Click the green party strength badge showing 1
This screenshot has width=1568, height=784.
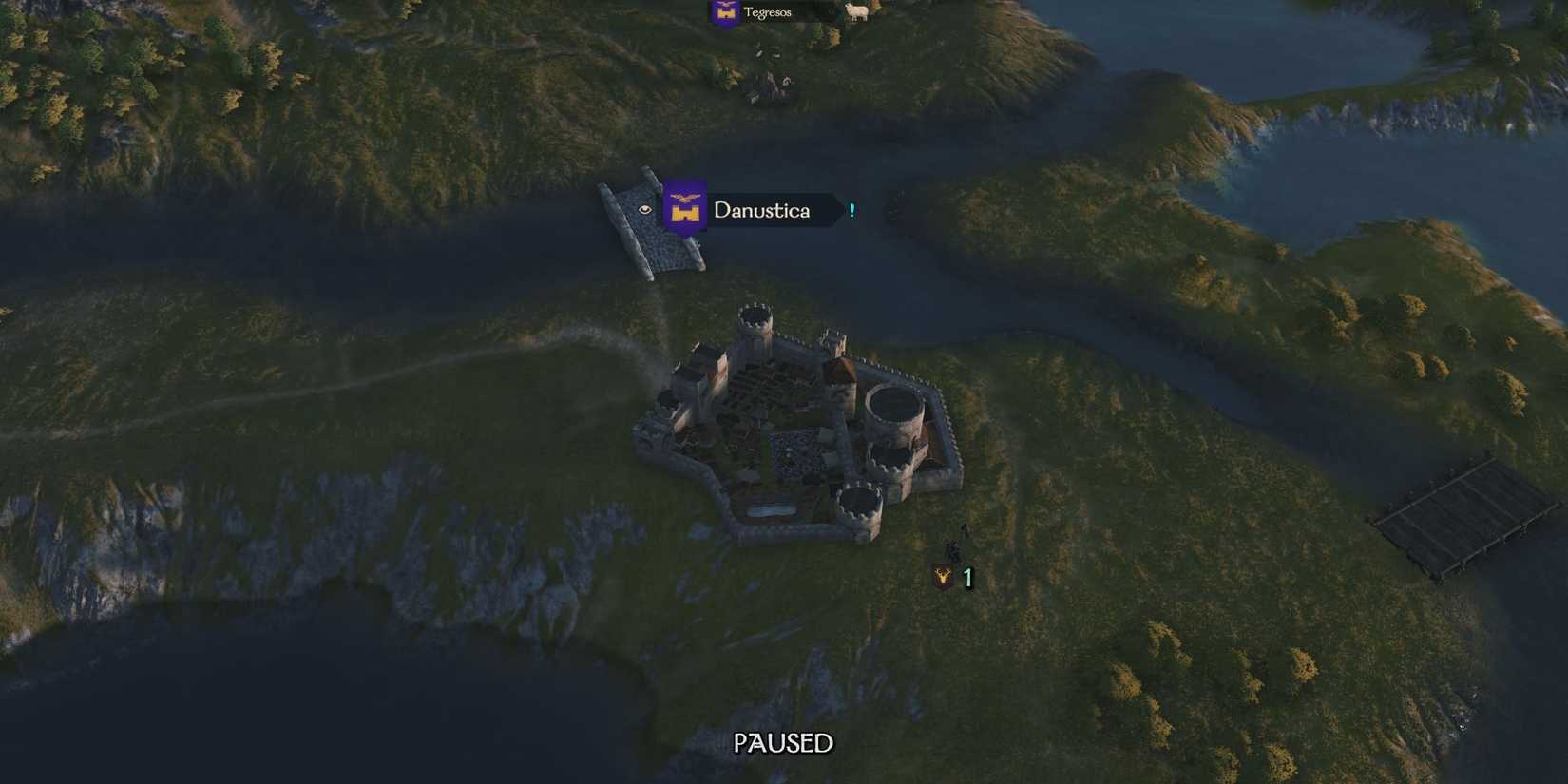(967, 578)
